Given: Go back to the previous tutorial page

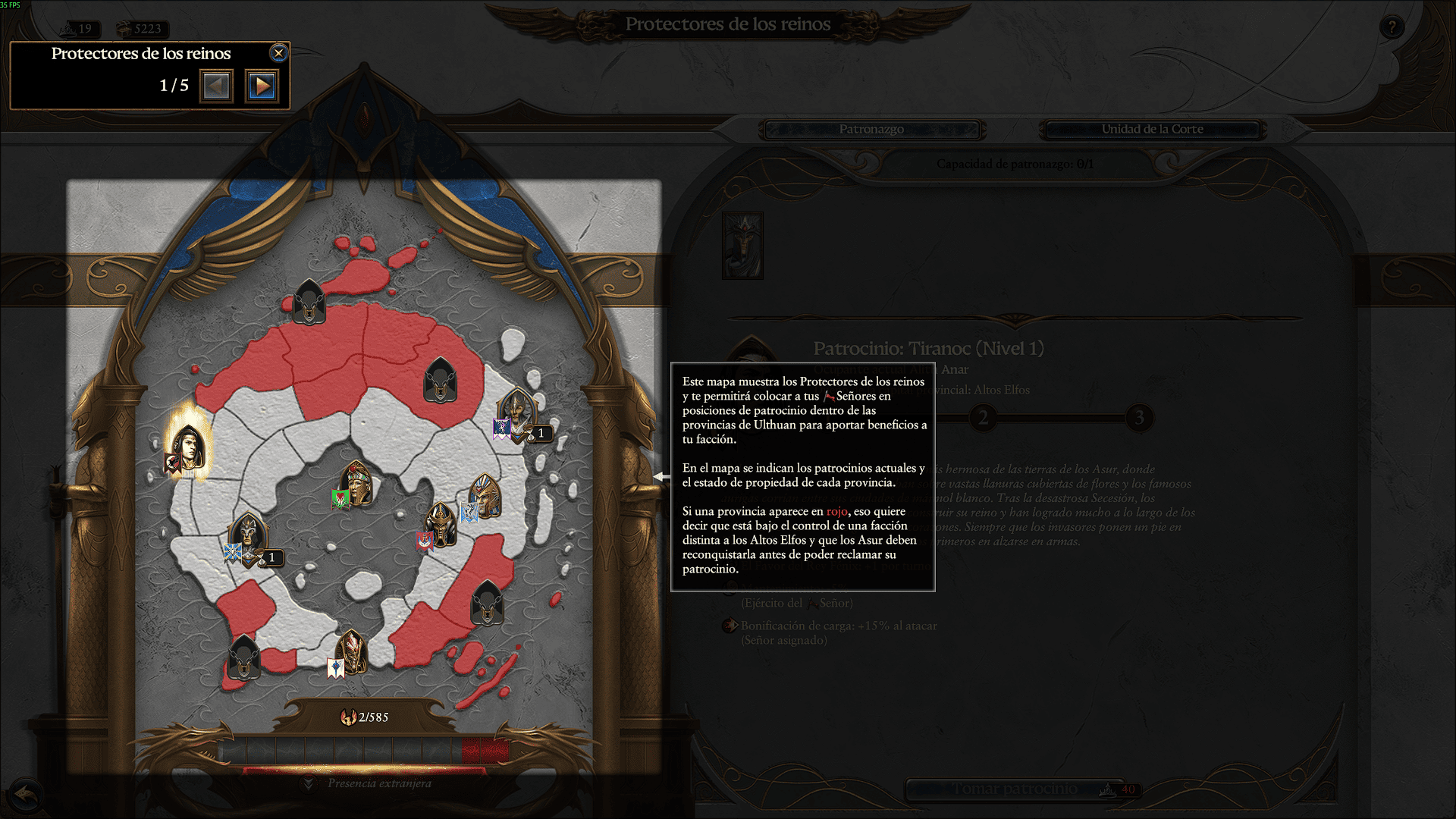Looking at the screenshot, I should (x=216, y=86).
